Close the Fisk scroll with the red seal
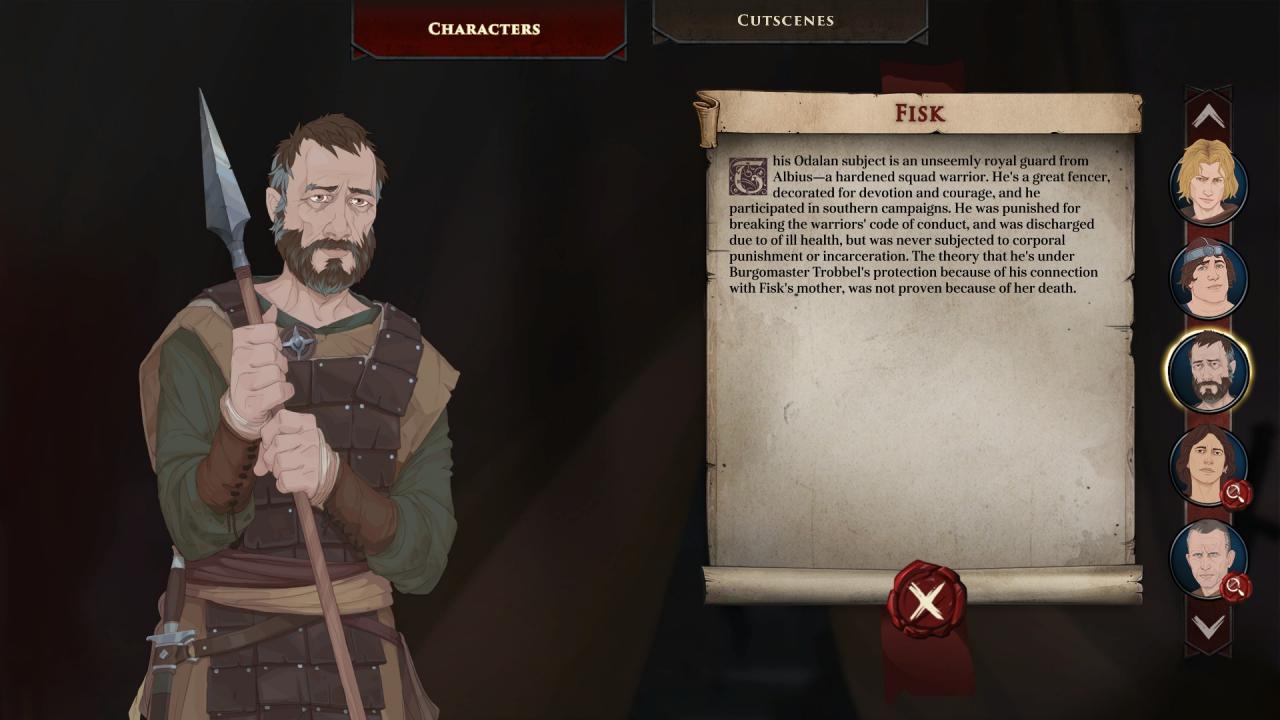This screenshot has height=720, width=1280. click(x=926, y=601)
